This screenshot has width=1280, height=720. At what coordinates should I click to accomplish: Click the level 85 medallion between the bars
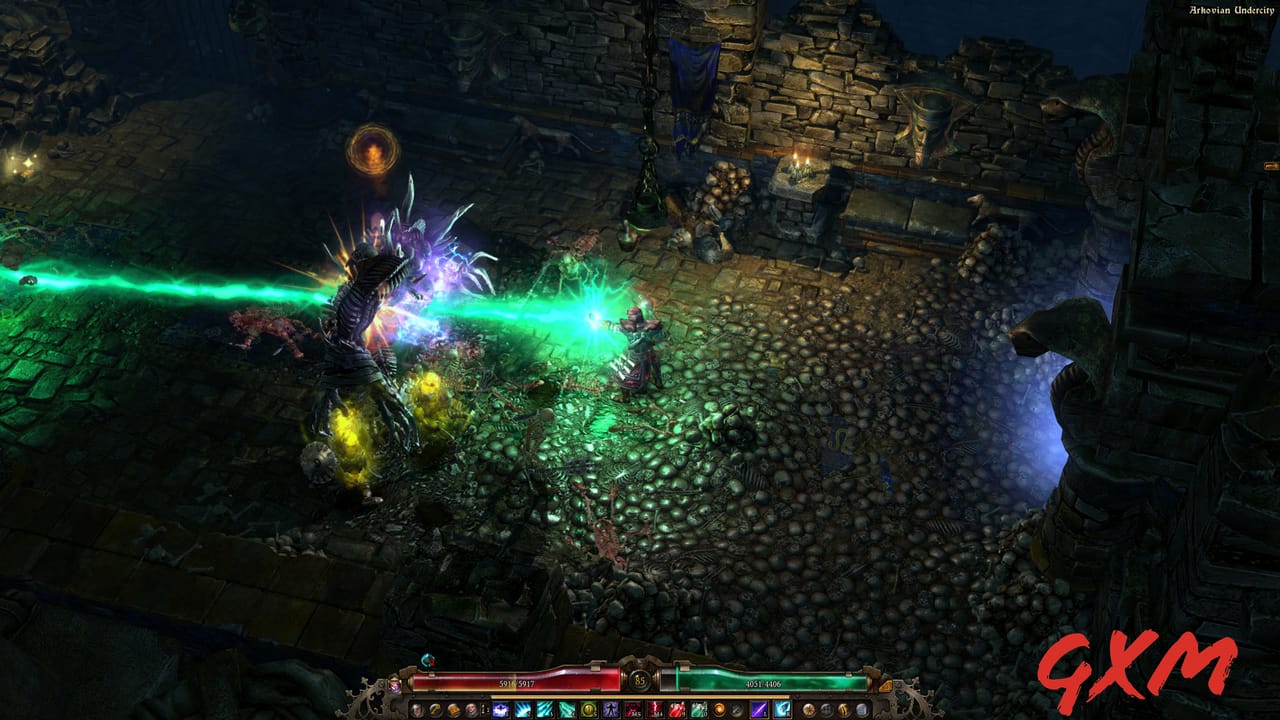pyautogui.click(x=638, y=679)
